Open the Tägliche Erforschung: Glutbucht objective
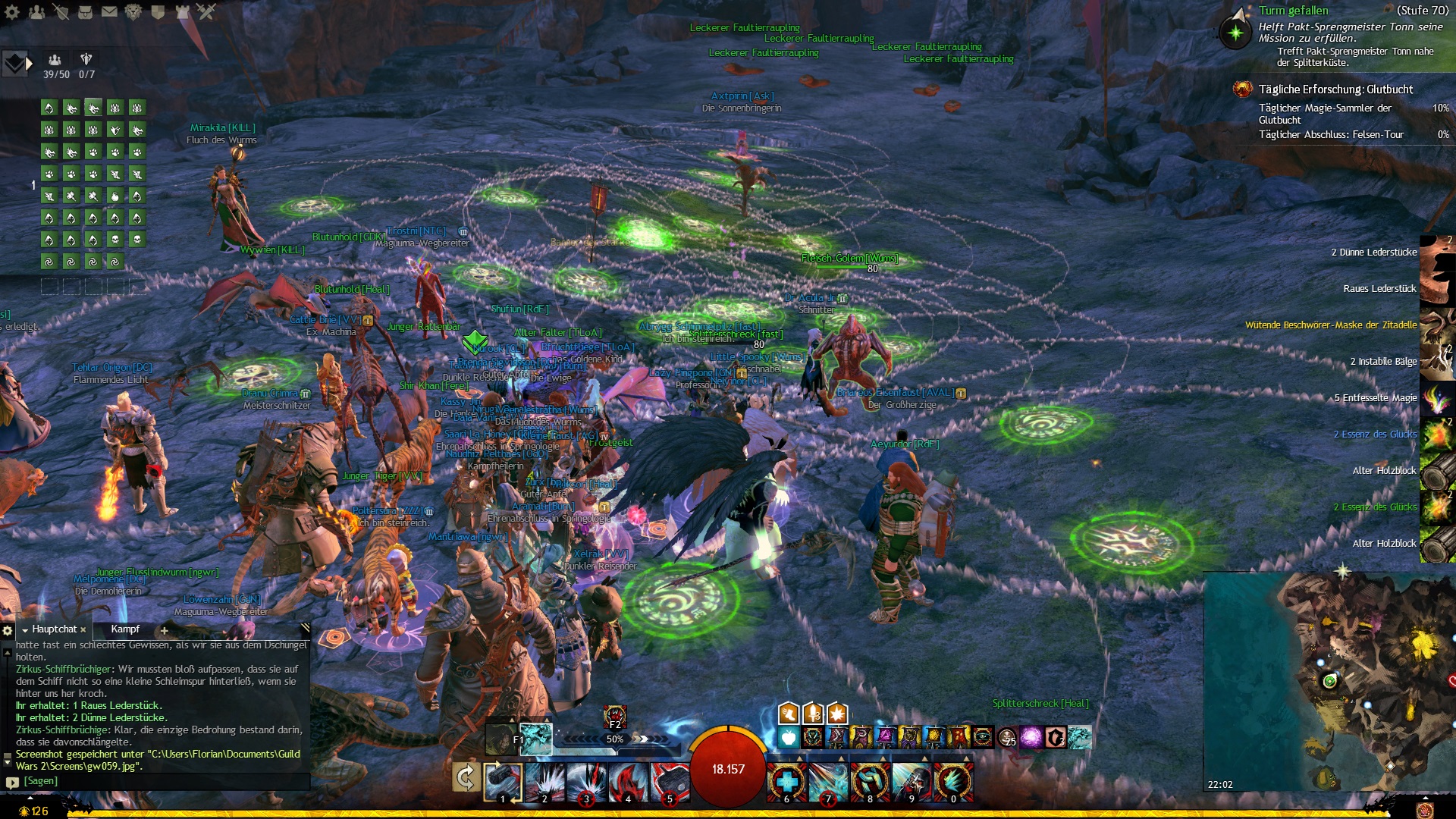Viewport: 1456px width, 819px height. pyautogui.click(x=1335, y=89)
